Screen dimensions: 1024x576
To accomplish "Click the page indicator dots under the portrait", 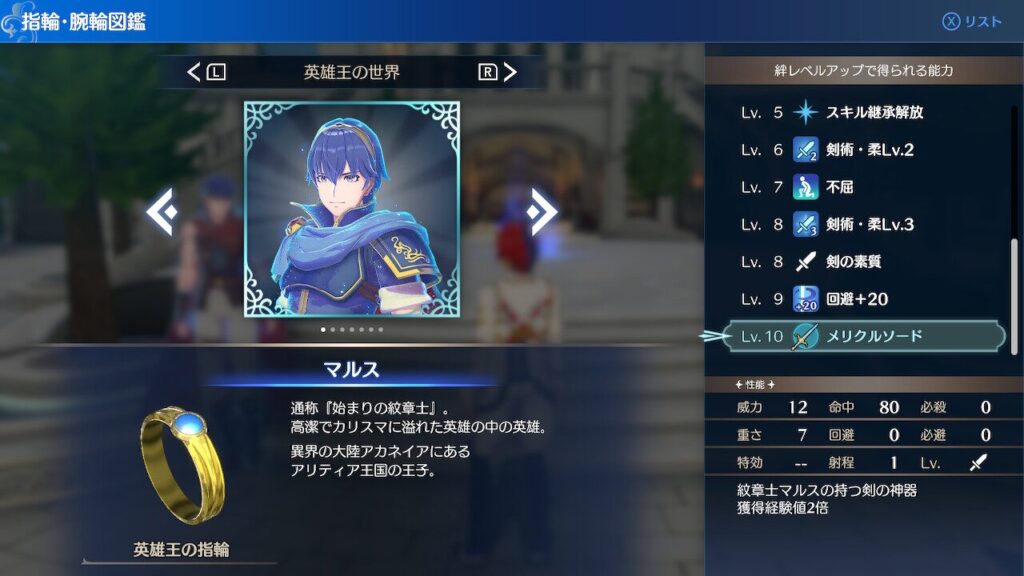I will (352, 329).
